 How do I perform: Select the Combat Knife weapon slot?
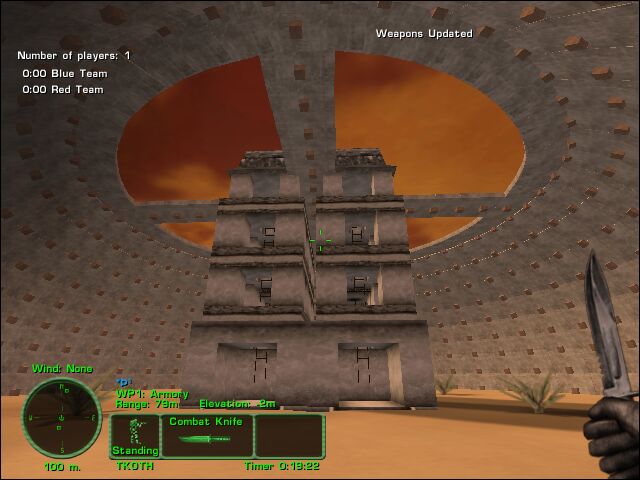click(x=206, y=436)
